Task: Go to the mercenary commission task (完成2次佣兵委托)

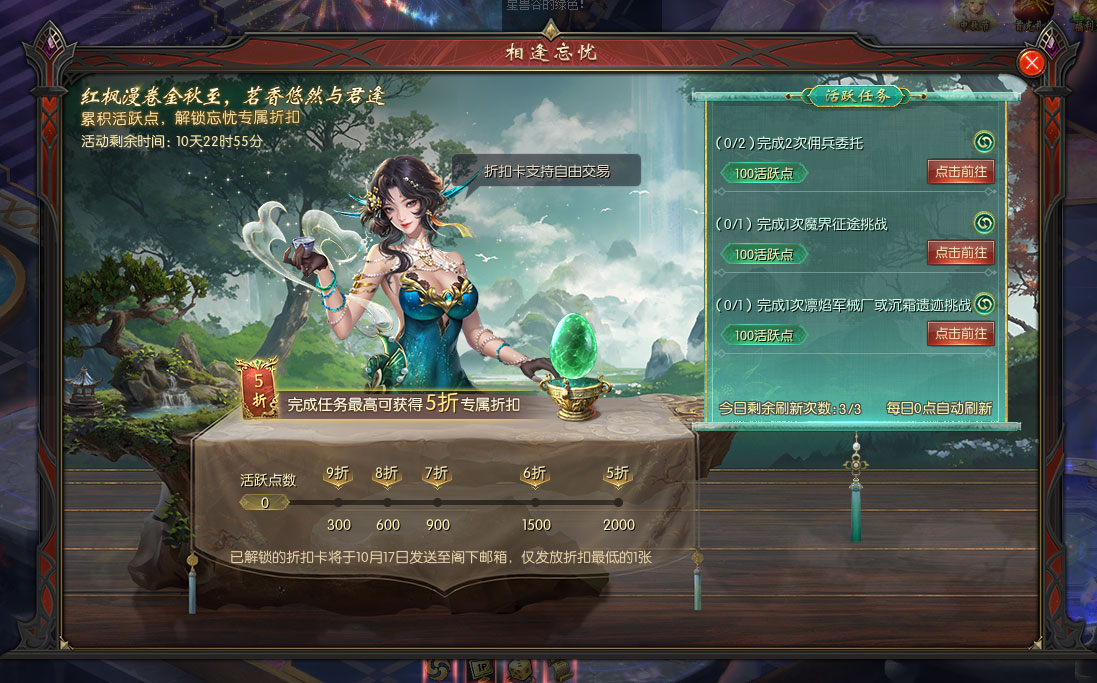Action: [960, 172]
